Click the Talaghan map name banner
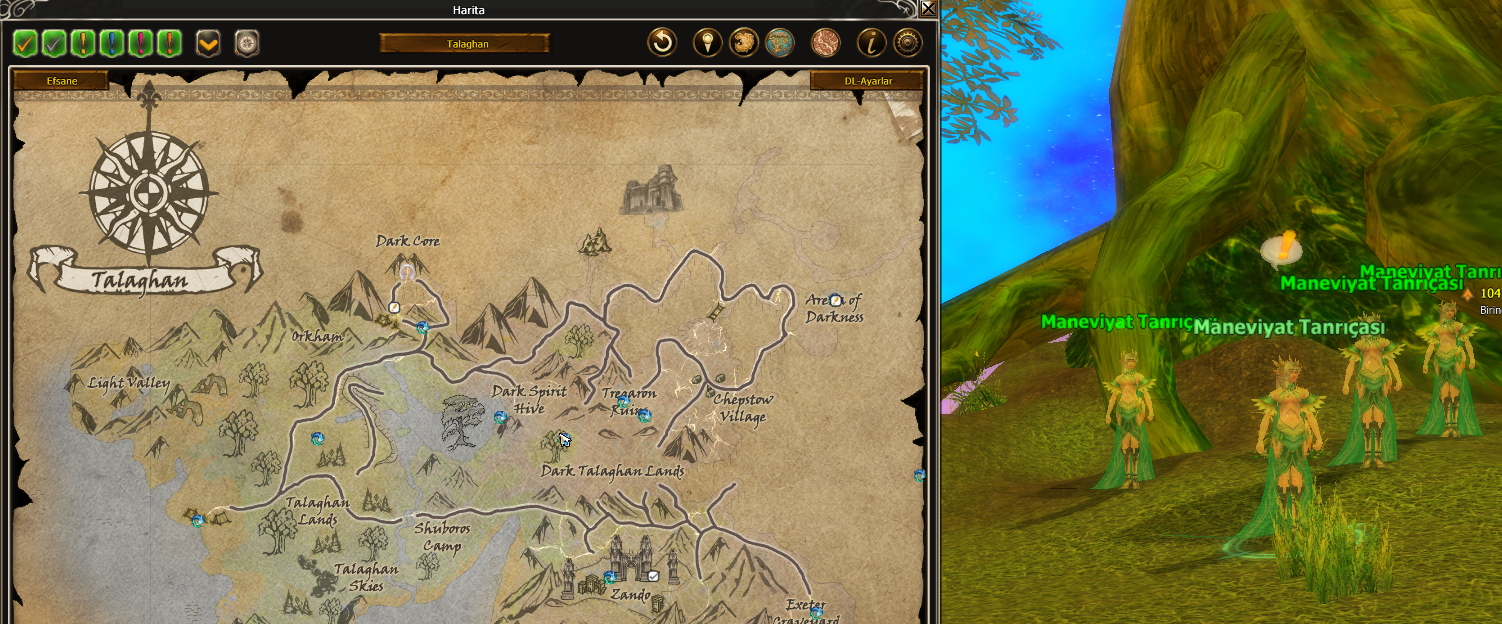1502x624 pixels. click(464, 43)
